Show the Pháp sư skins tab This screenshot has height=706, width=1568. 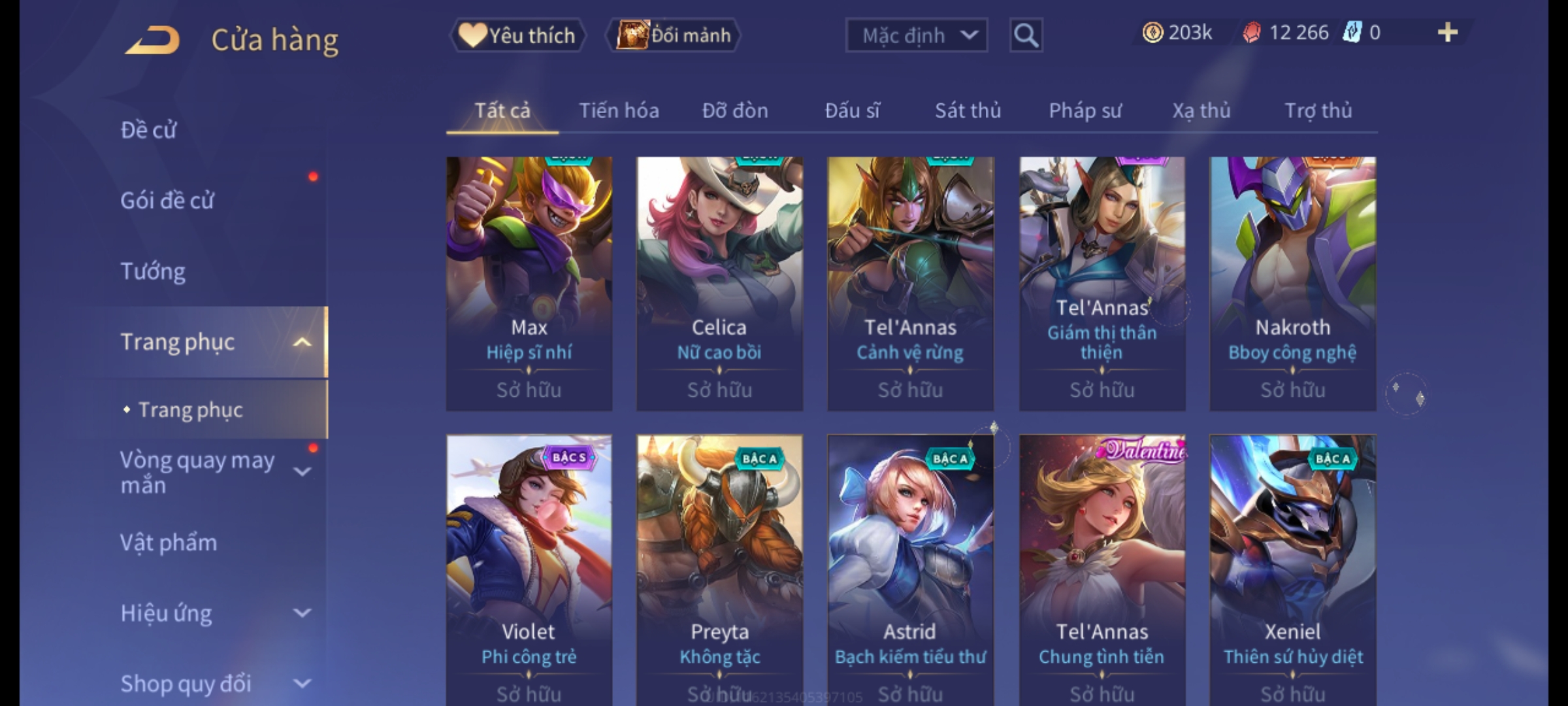1085,110
